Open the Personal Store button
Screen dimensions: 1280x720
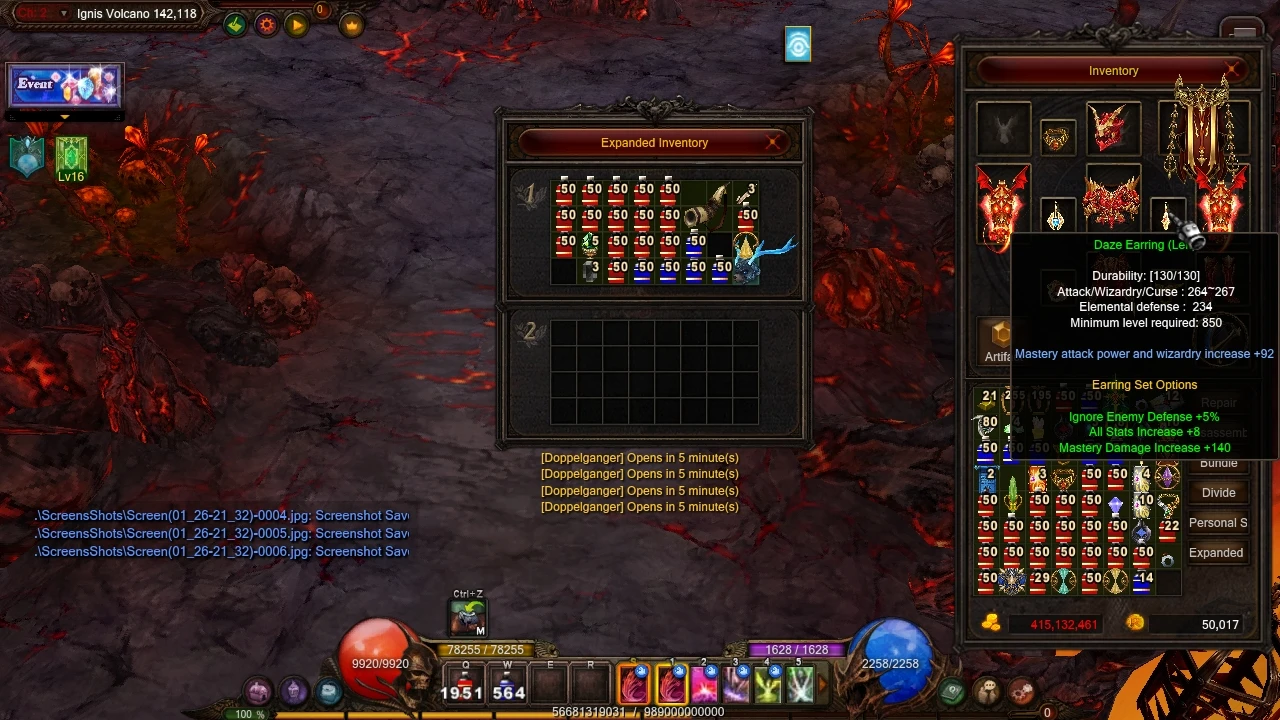[x=1217, y=523]
